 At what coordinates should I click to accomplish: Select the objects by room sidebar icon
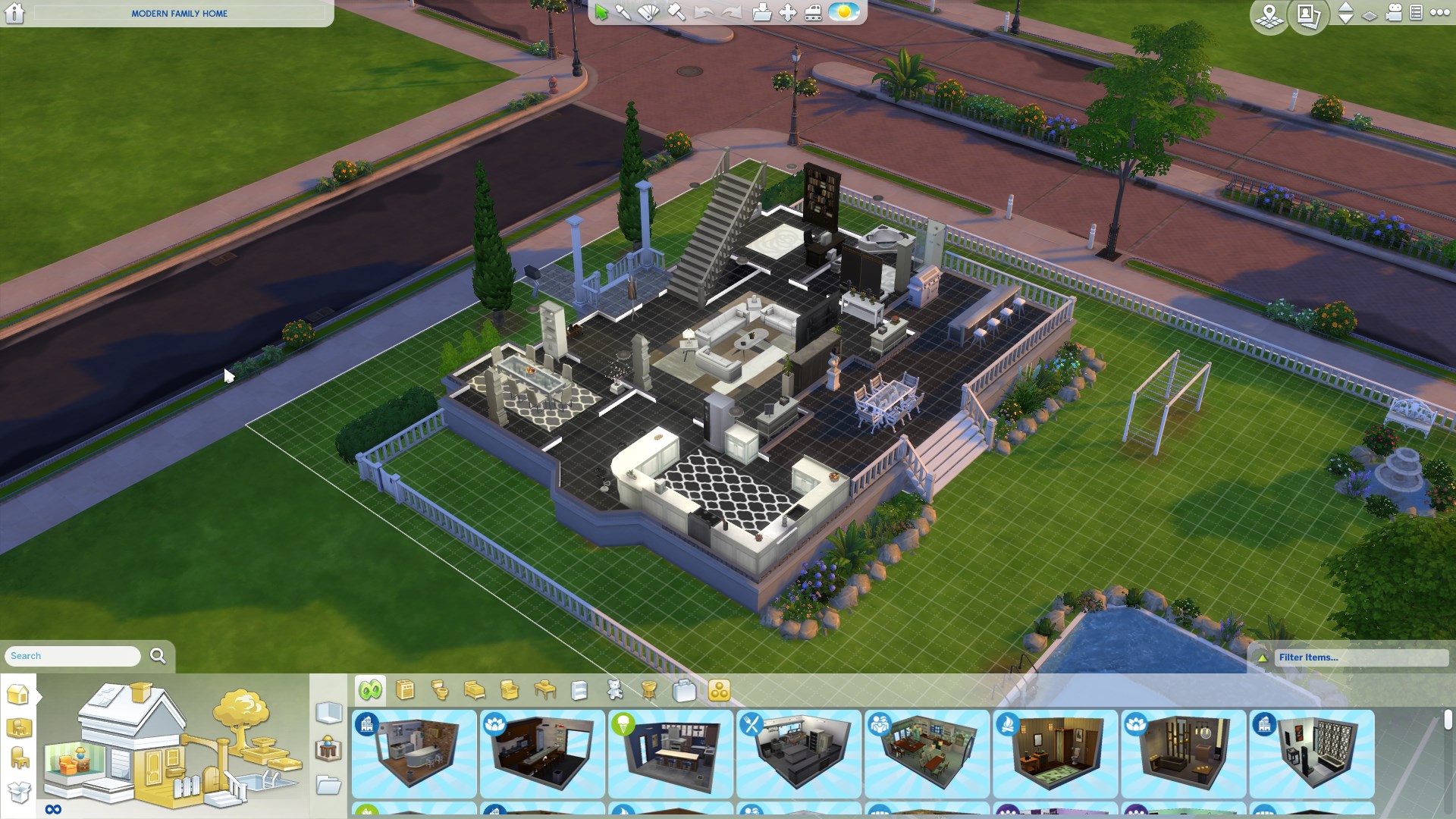19,728
